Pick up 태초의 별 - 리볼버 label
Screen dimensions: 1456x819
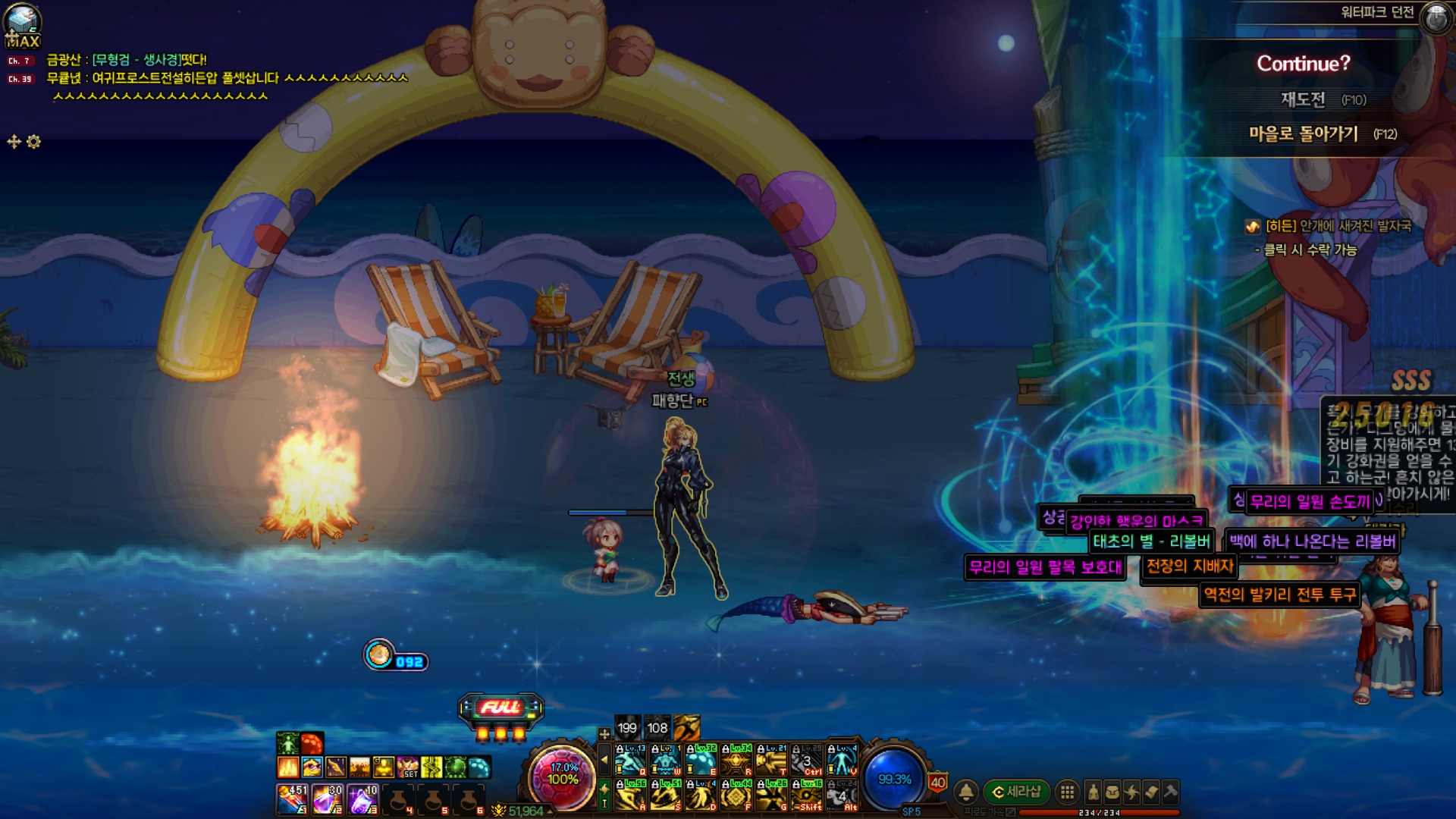click(1151, 541)
